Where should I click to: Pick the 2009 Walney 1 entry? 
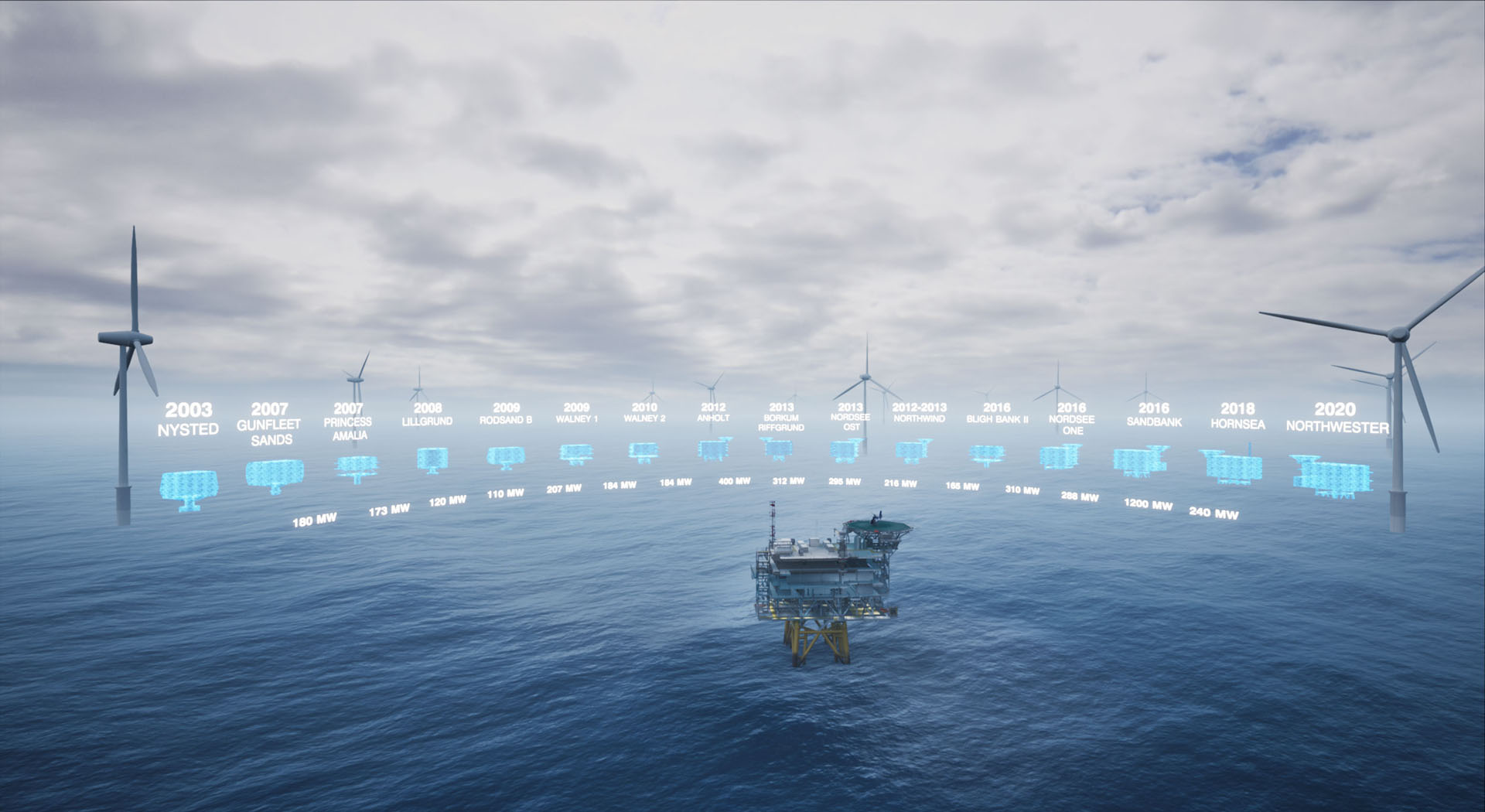pos(576,453)
